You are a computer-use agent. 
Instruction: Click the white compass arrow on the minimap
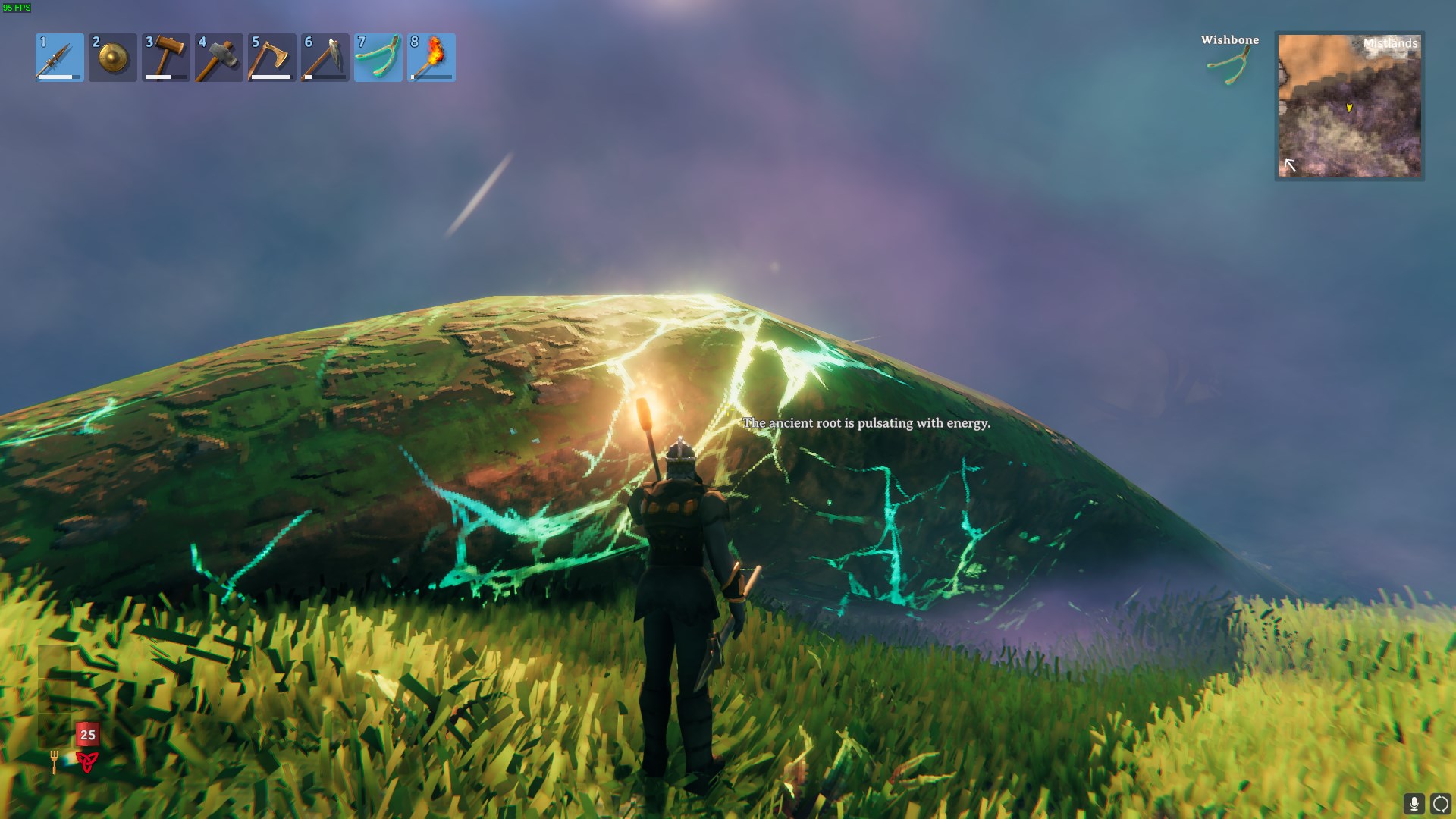pos(1289,162)
